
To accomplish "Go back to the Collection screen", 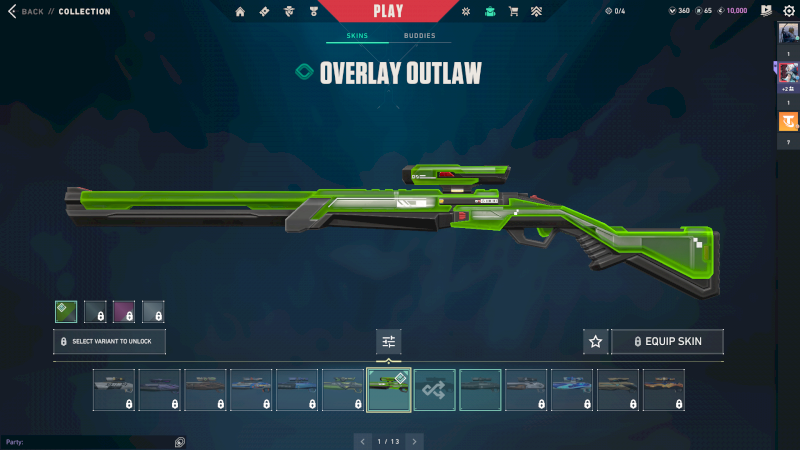I will 30,12.
